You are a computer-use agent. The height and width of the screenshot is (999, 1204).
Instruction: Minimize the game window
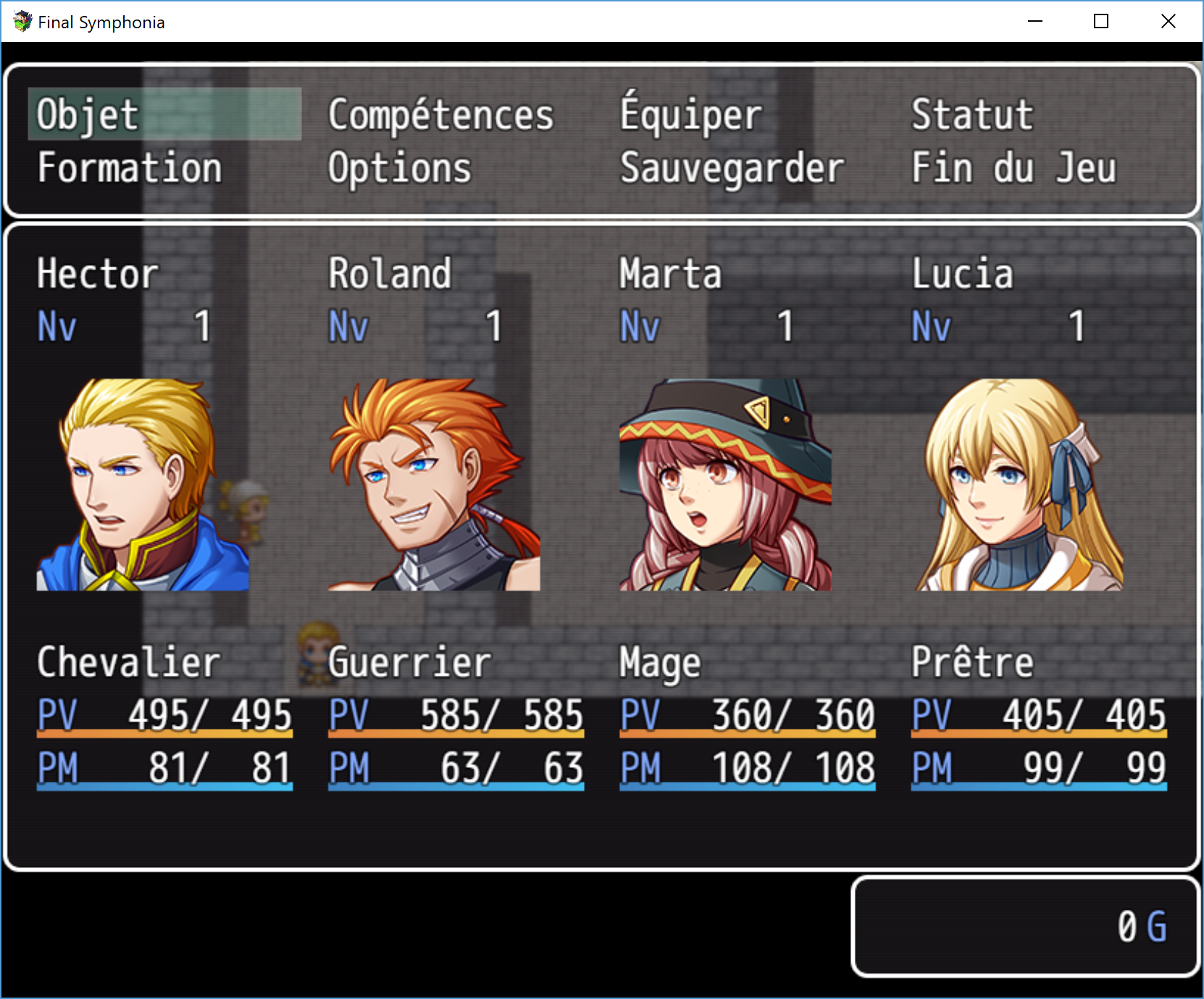pyautogui.click(x=1035, y=22)
